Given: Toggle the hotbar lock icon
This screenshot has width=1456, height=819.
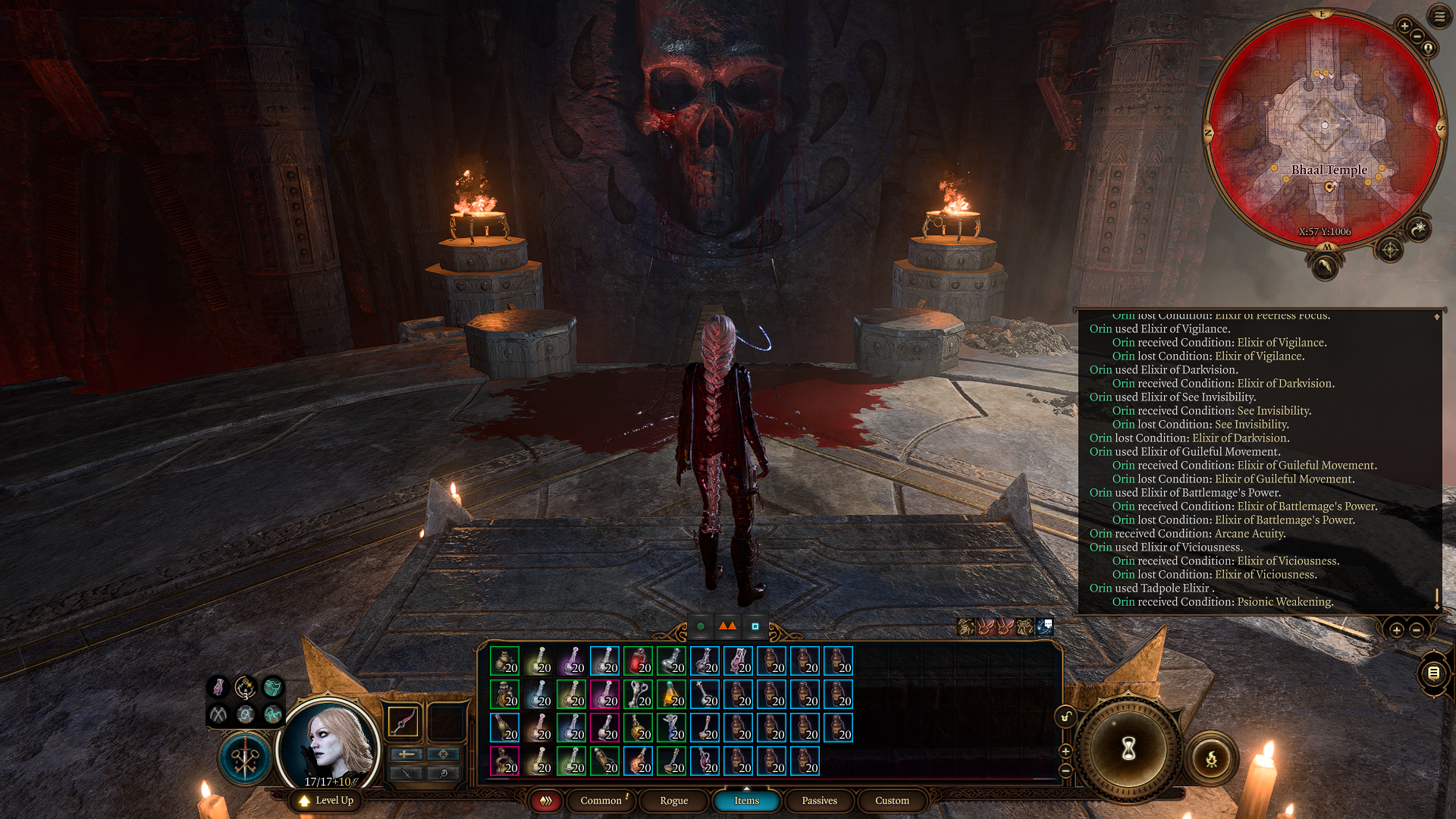Looking at the screenshot, I should click(x=1065, y=717).
